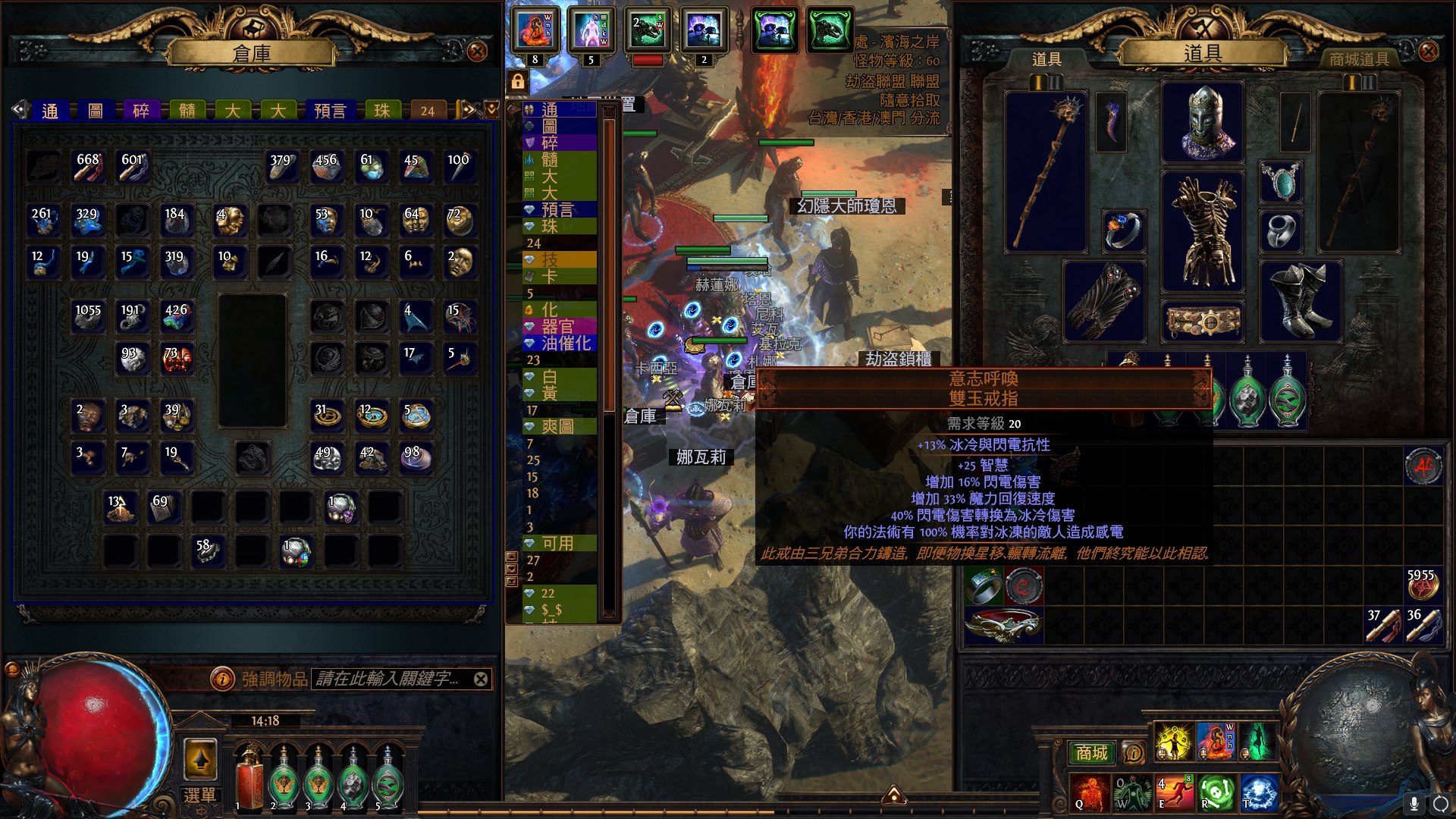This screenshot has width=1456, height=819.
Task: Close the stash panel
Action: coord(477,52)
